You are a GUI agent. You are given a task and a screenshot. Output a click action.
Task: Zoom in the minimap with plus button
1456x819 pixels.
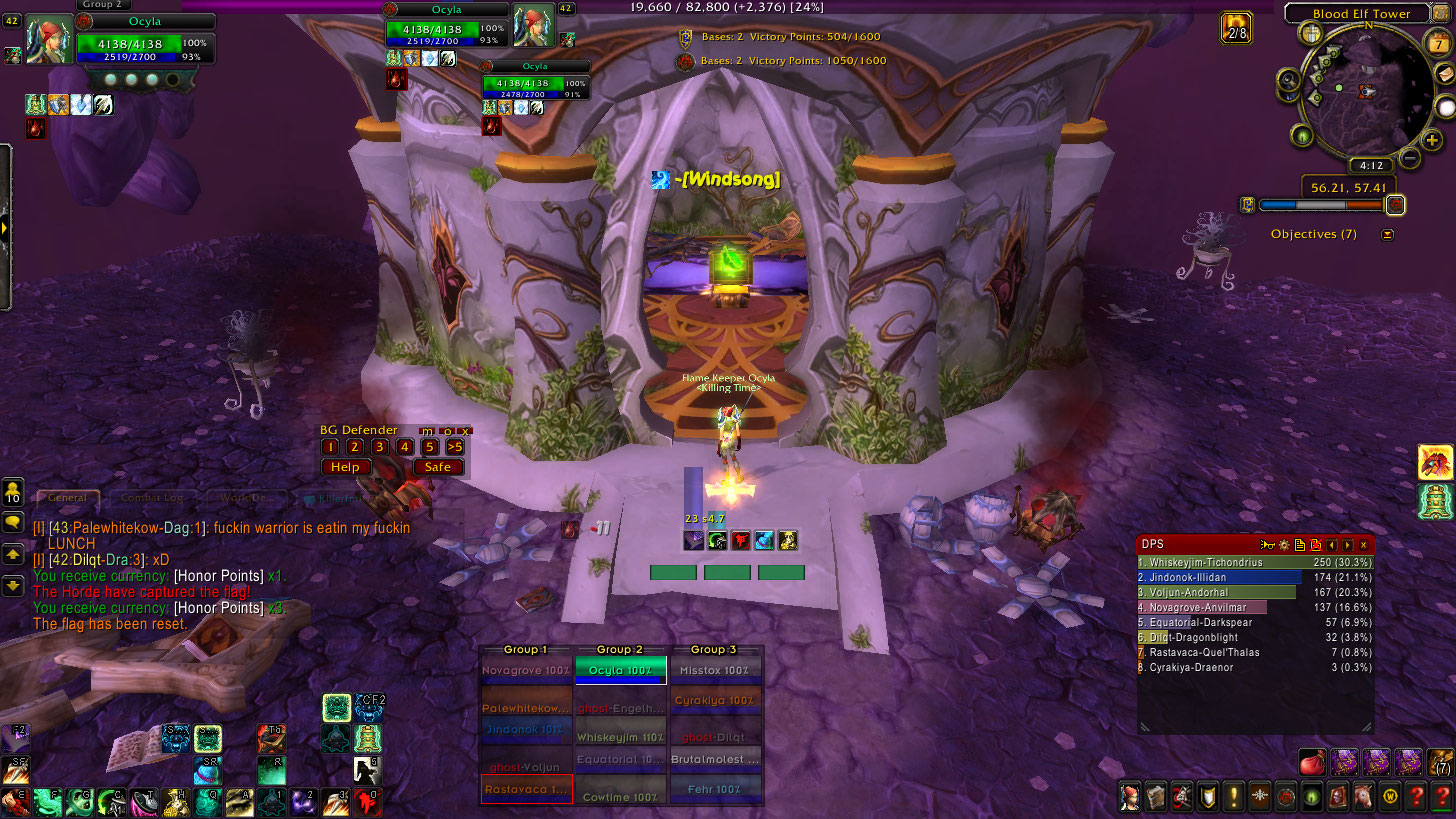[1432, 140]
